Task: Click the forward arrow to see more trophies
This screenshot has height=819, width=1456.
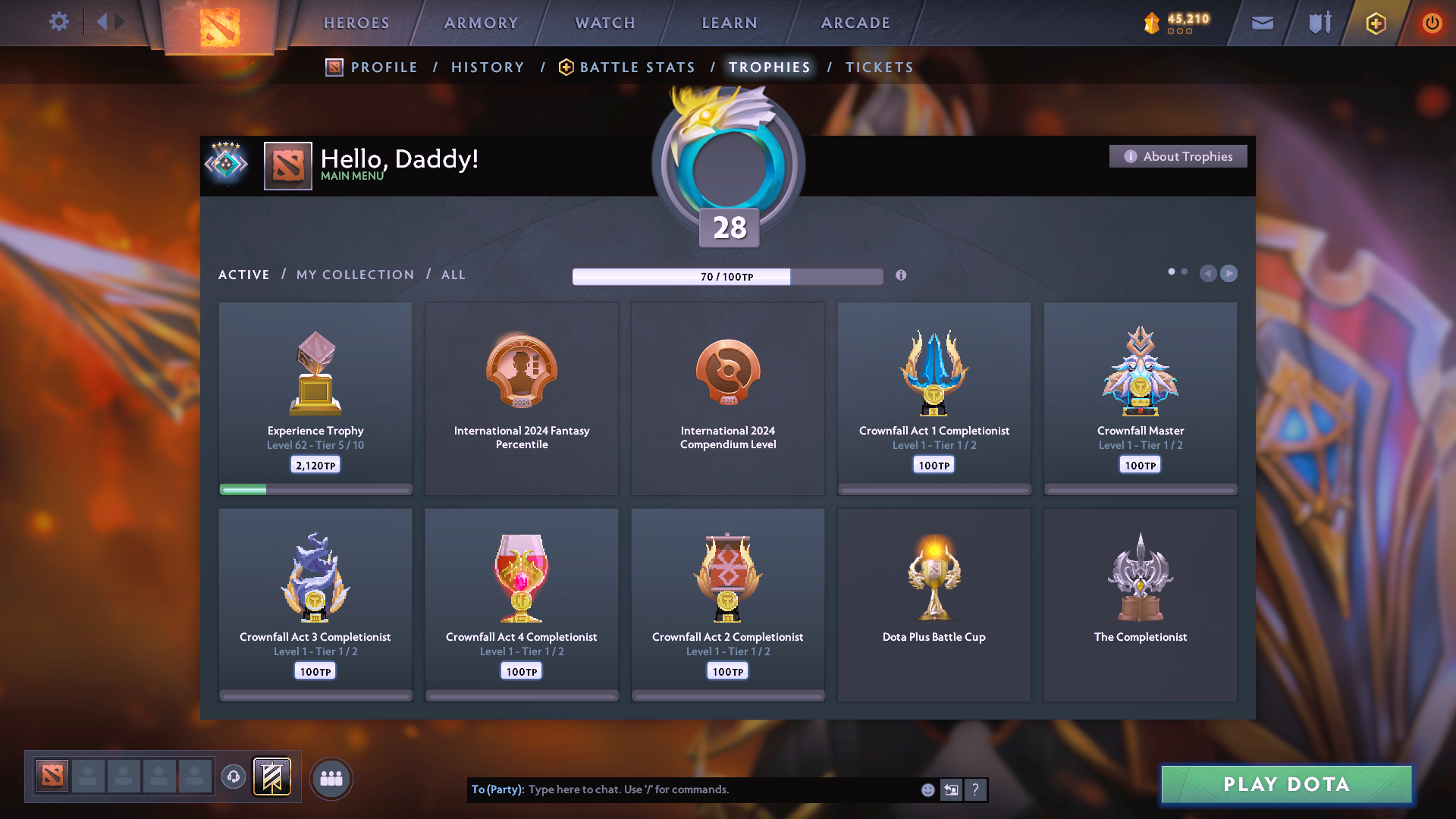Action: click(x=1228, y=274)
